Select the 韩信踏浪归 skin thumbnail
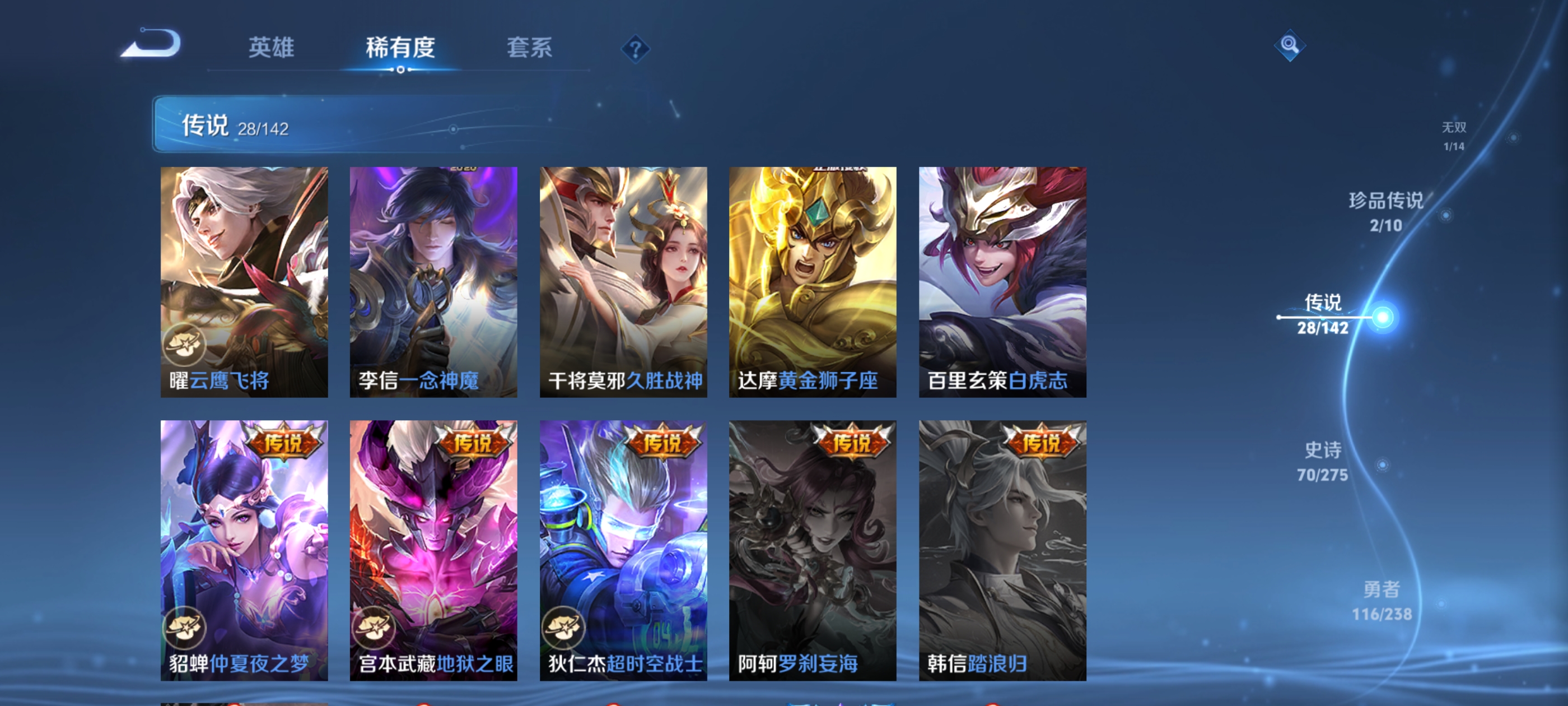Screen dimensions: 1568x706 click(1002, 548)
